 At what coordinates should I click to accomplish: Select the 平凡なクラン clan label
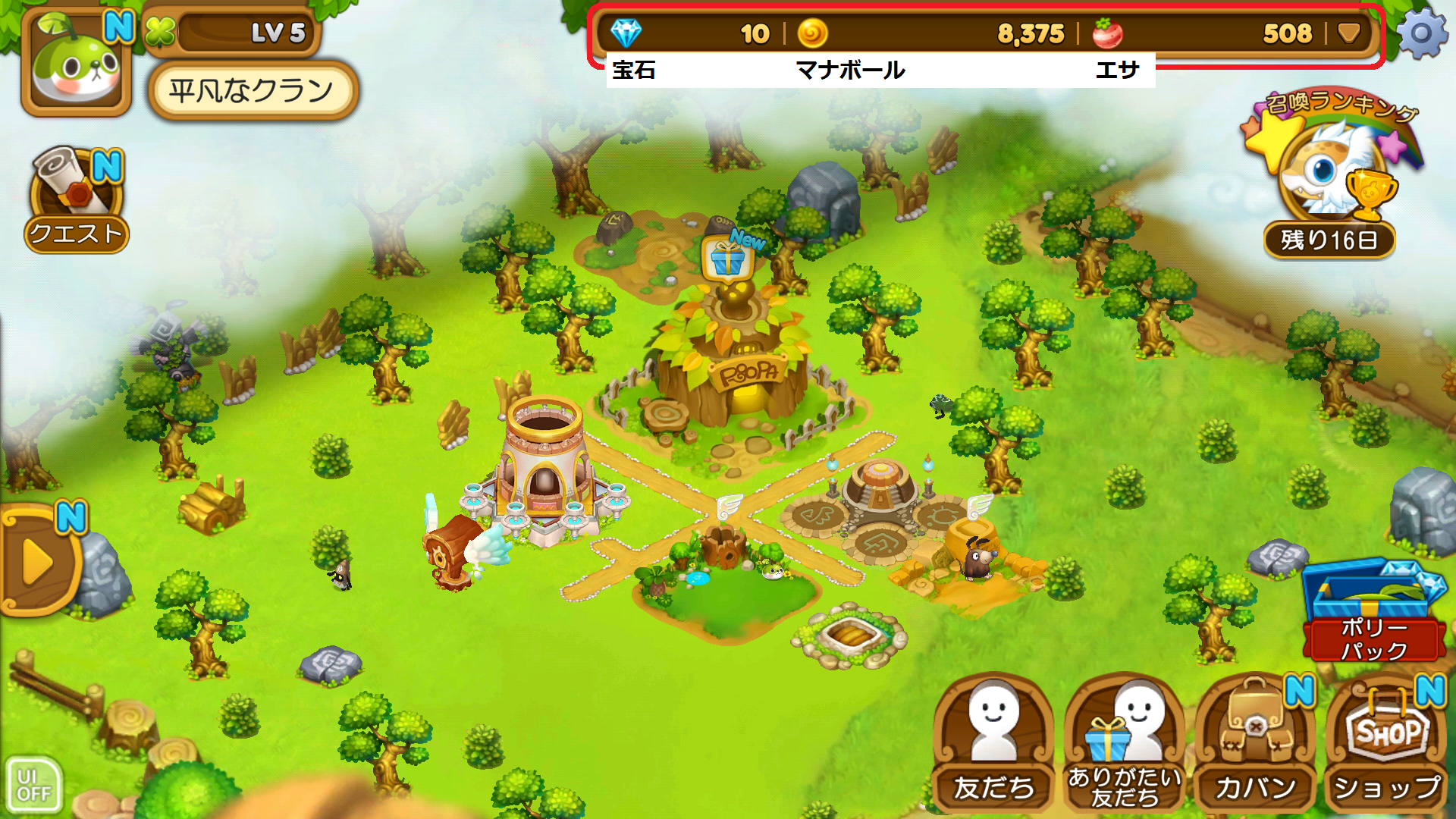pyautogui.click(x=252, y=91)
